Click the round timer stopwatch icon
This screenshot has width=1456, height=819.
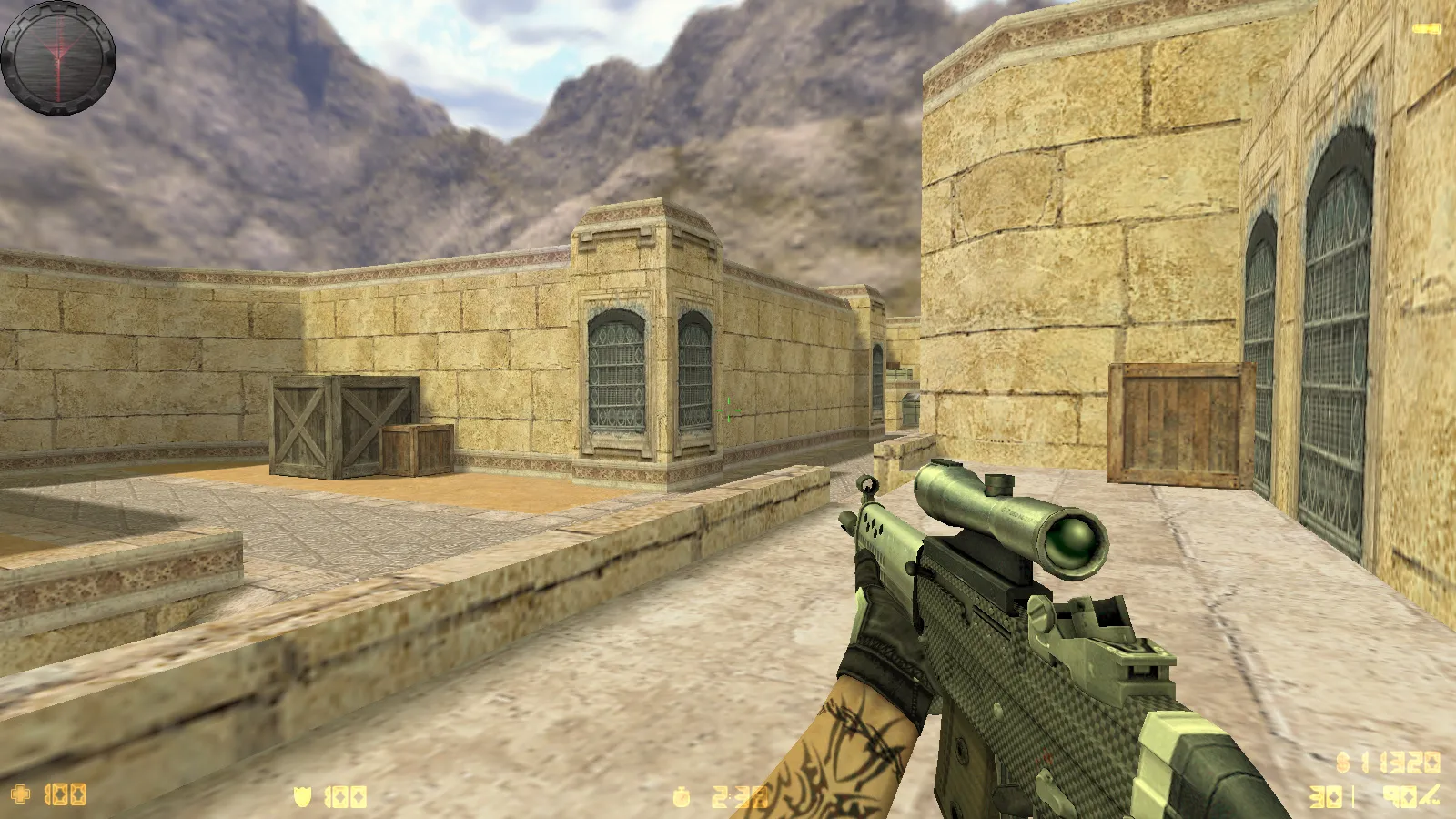pyautogui.click(x=682, y=798)
